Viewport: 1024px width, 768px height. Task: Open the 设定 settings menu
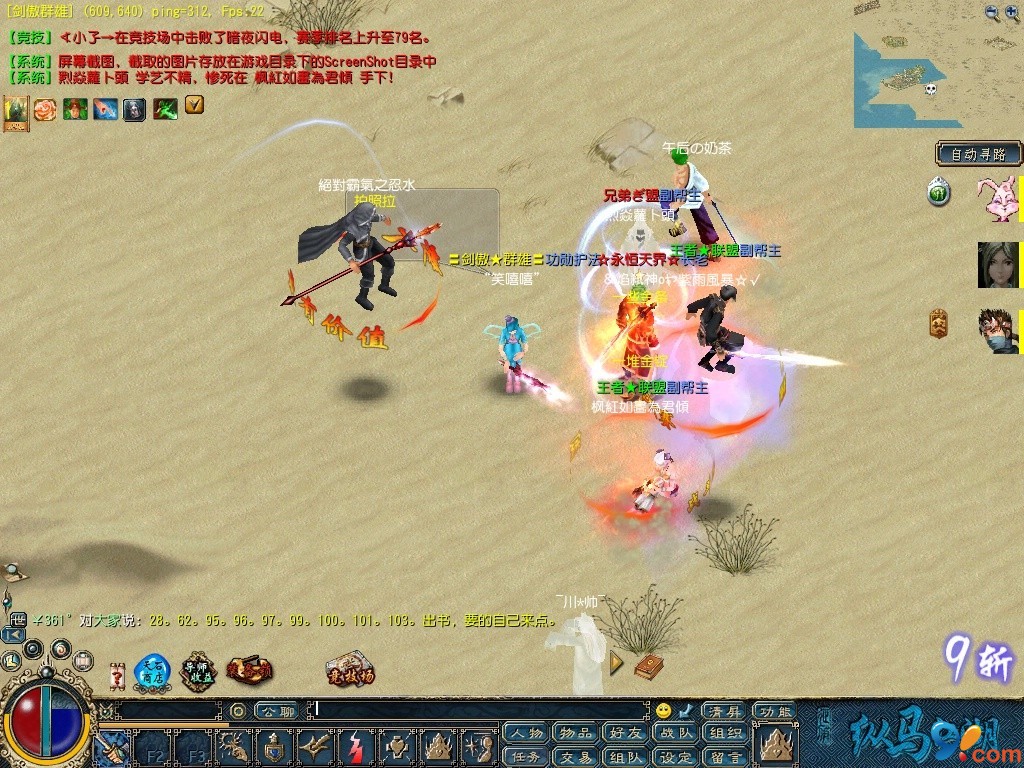pyautogui.click(x=676, y=757)
